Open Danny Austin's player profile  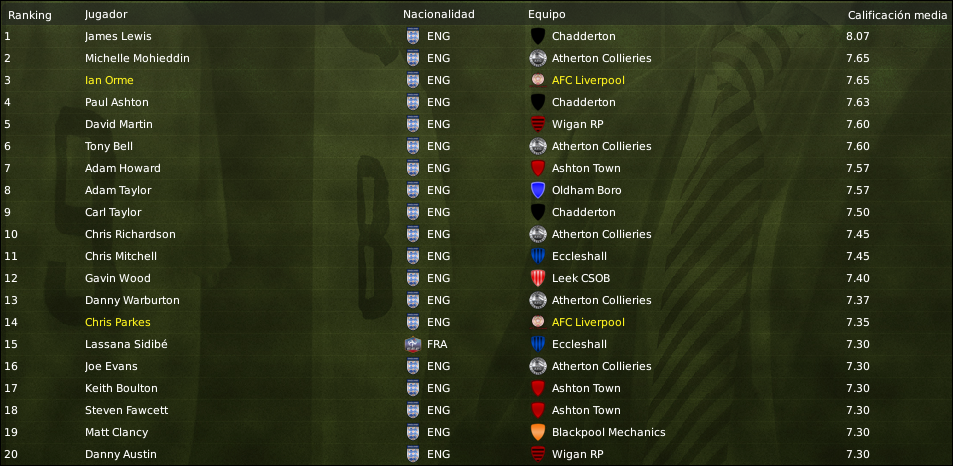[x=120, y=454]
